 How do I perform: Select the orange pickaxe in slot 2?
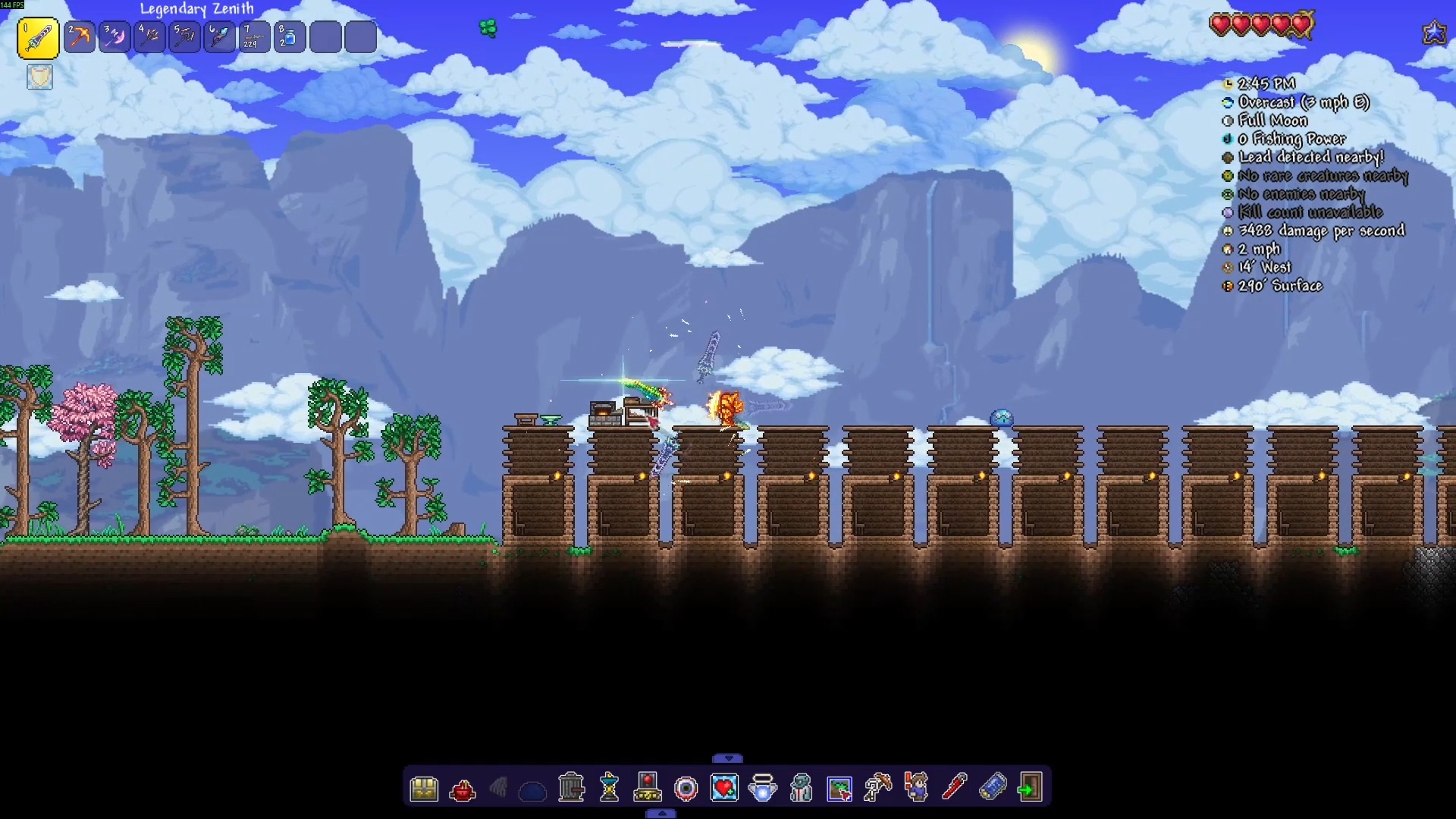tap(80, 37)
